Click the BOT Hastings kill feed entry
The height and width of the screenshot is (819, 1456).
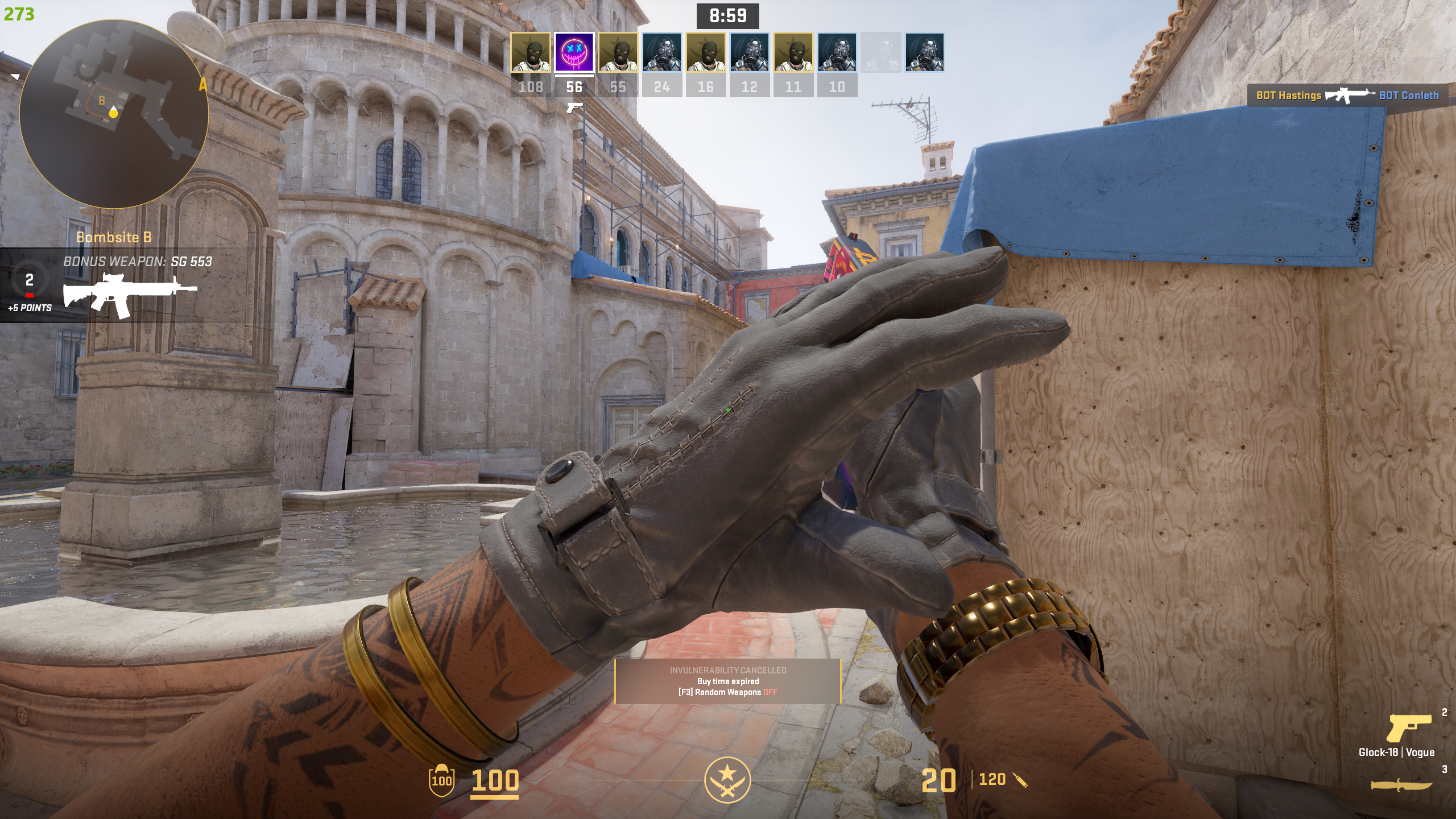coord(1288,96)
